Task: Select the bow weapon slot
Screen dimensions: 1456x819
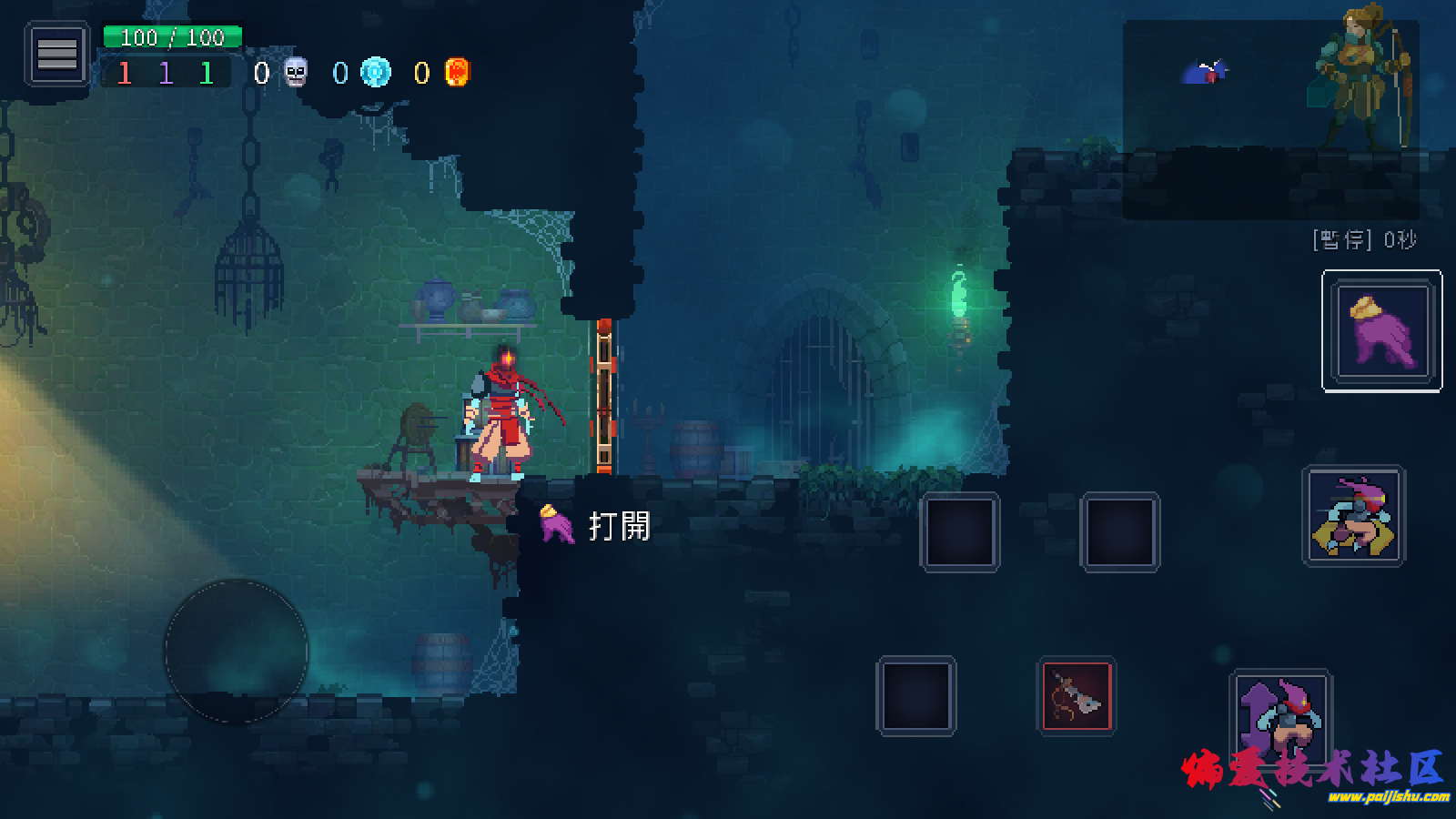Action: [x=1077, y=696]
